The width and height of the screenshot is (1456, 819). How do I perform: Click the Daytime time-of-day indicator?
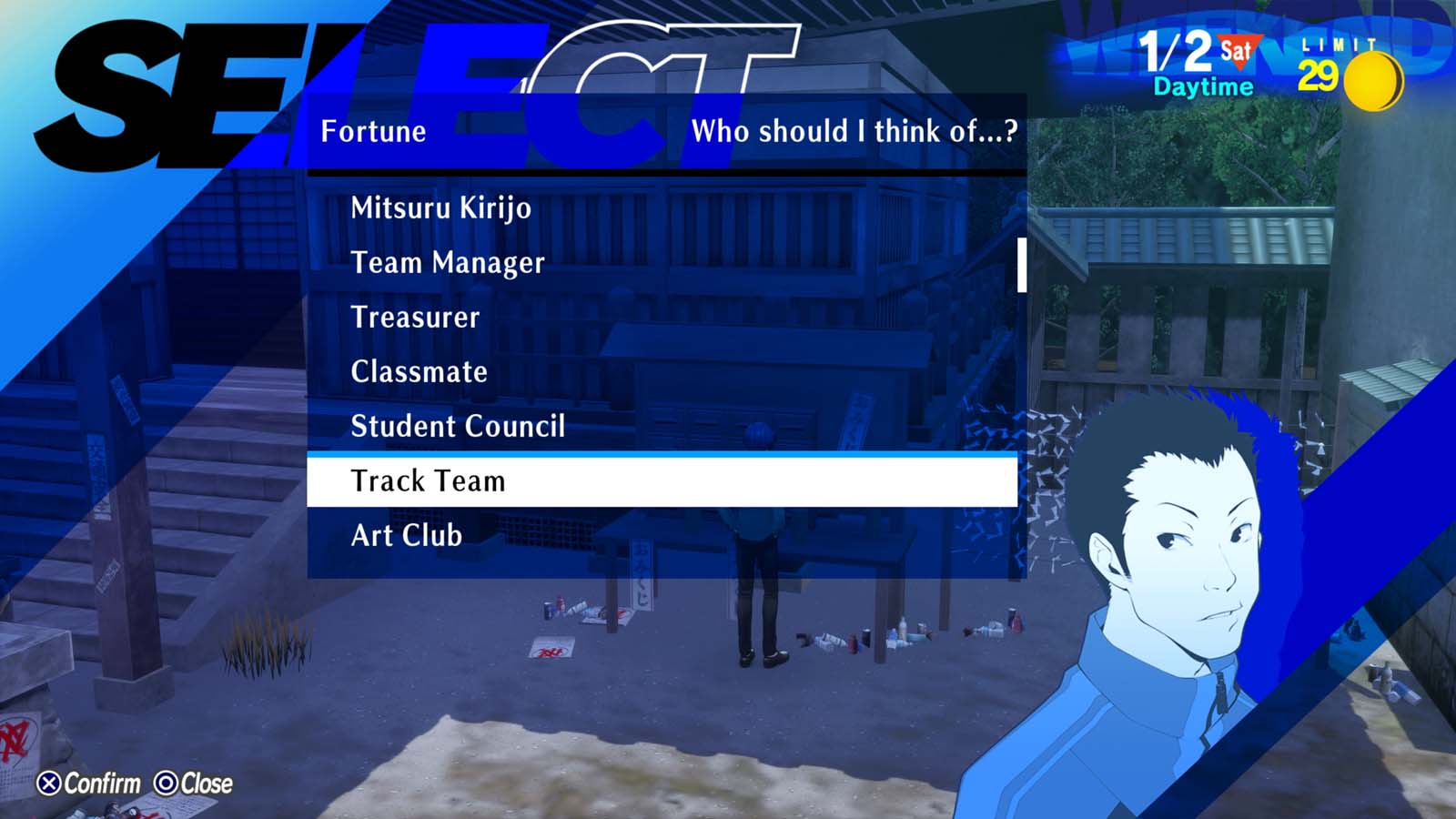(x=1203, y=87)
